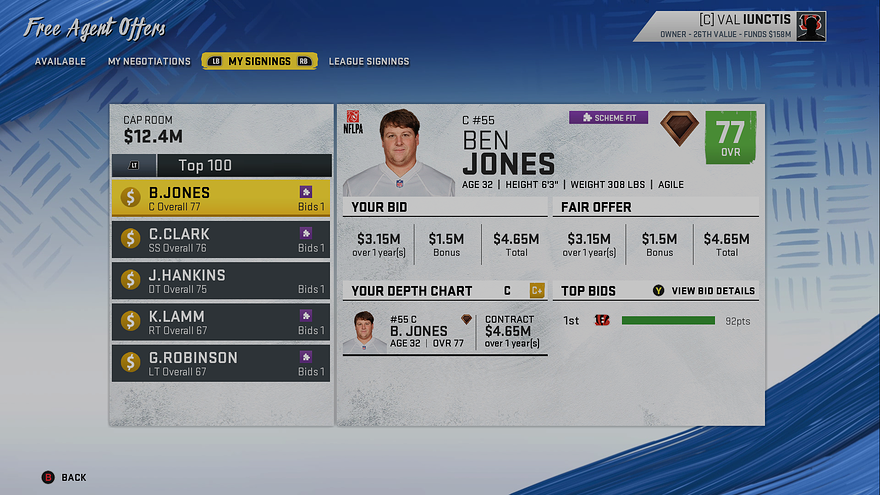
Task: Pick the K.Lamm RT entry
Action: coord(221,322)
